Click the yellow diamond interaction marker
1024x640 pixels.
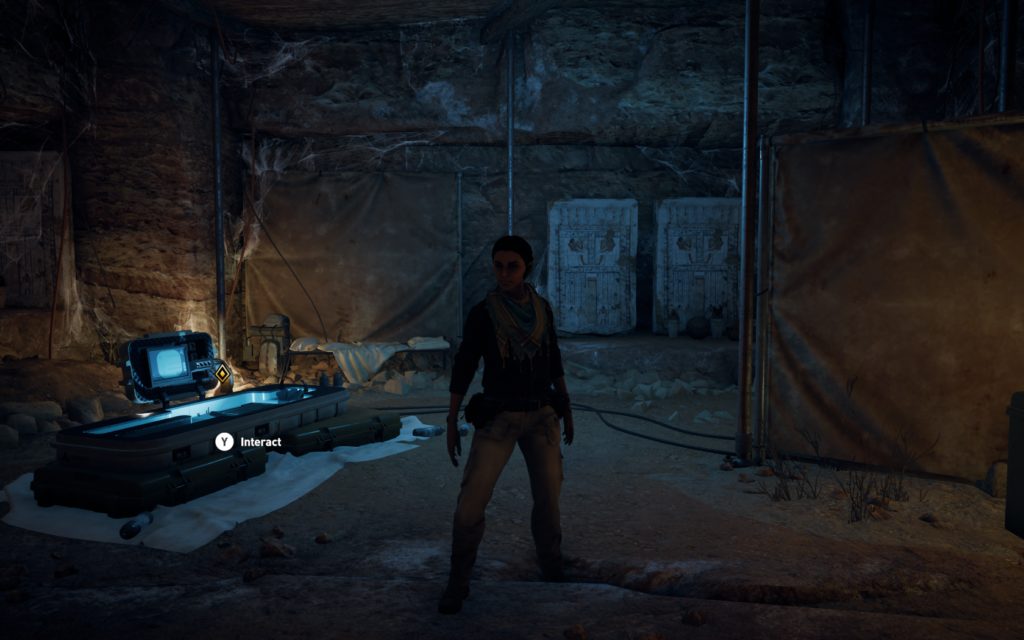(222, 373)
